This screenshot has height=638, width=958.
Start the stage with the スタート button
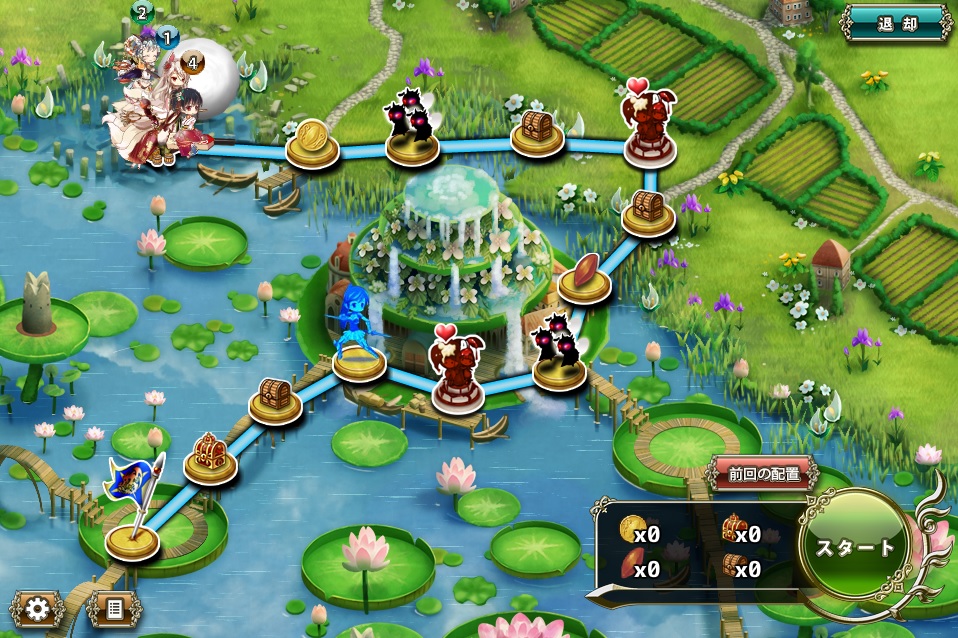click(x=854, y=548)
